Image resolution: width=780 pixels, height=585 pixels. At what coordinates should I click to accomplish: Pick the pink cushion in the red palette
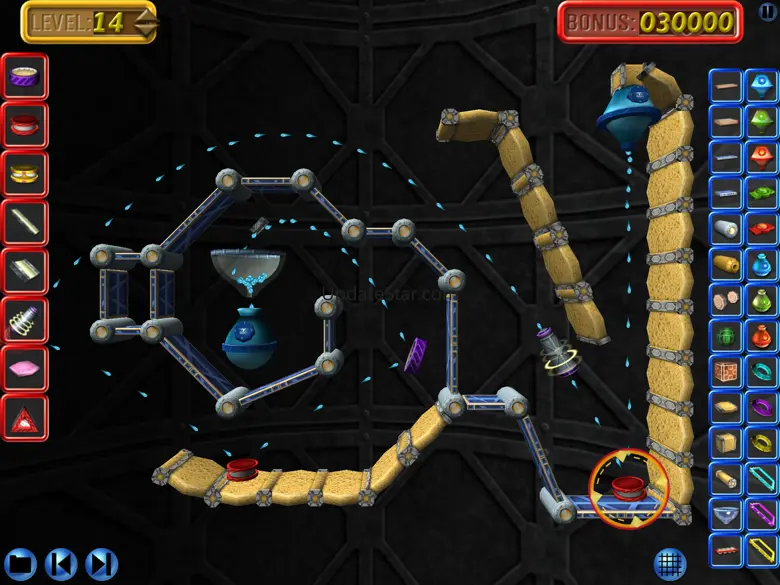point(24,369)
